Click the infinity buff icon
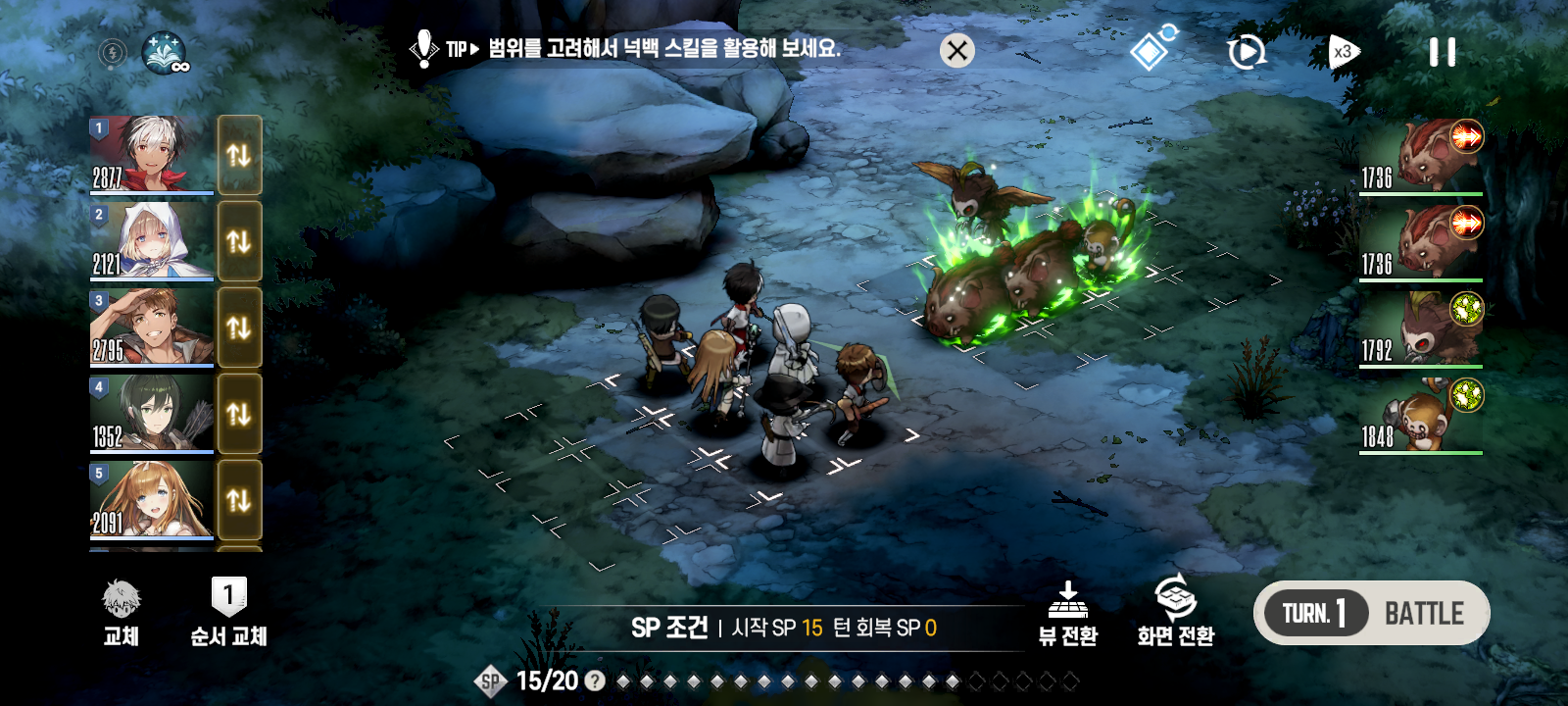Viewport: 1568px width, 706px height. coord(165,53)
